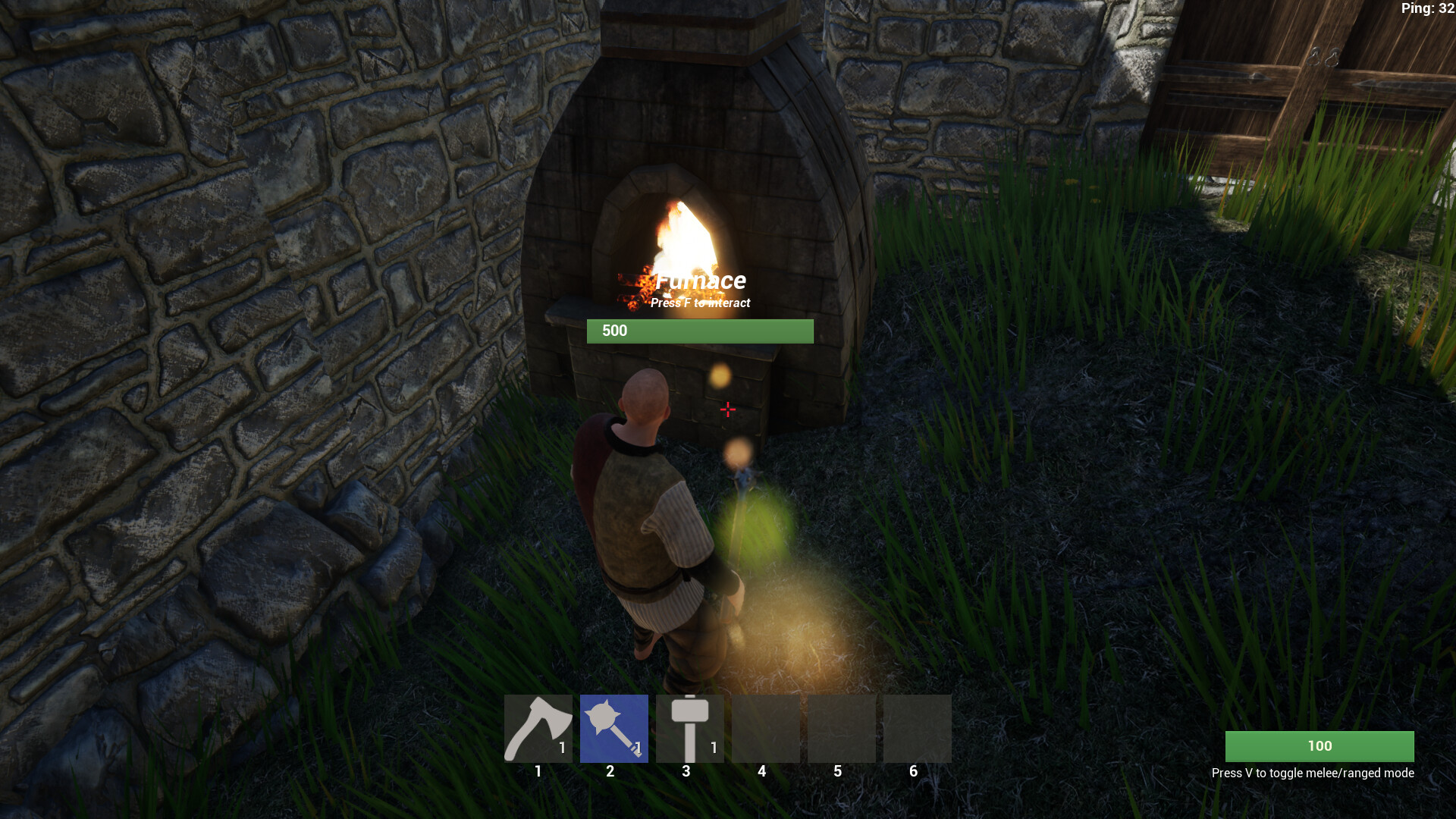Image resolution: width=1456 pixels, height=819 pixels.
Task: Click the crosshair reticle at screen center
Action: tap(728, 409)
